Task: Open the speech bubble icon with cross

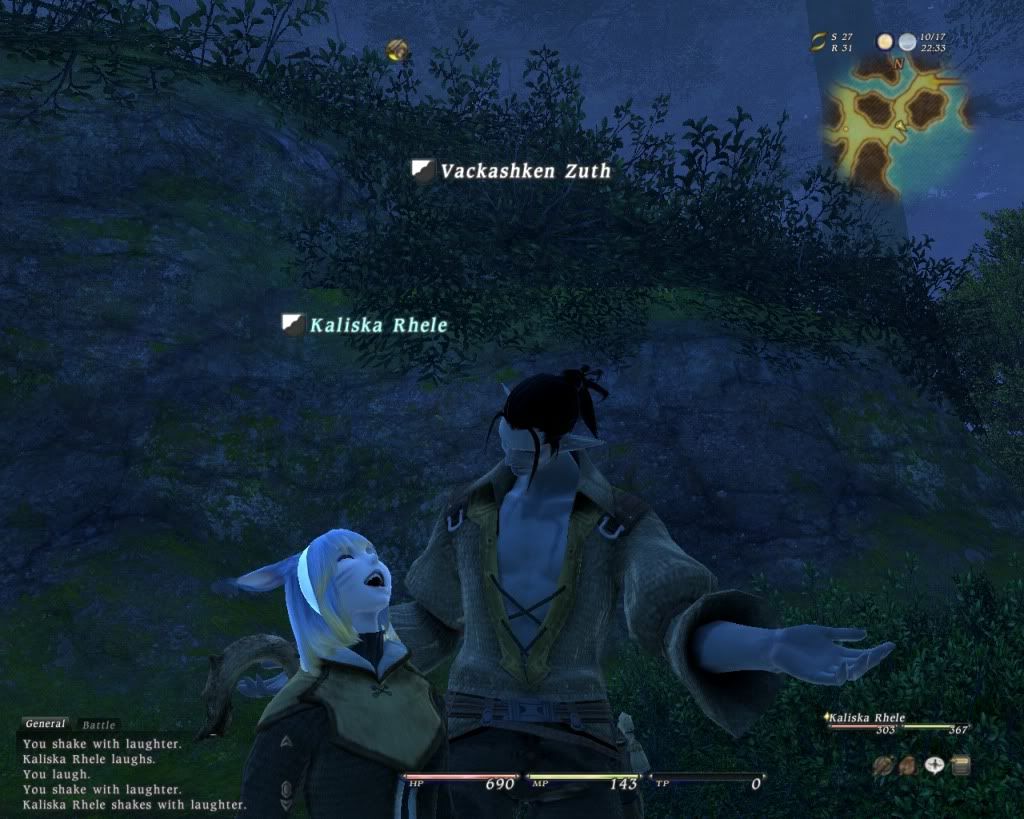Action: point(934,766)
